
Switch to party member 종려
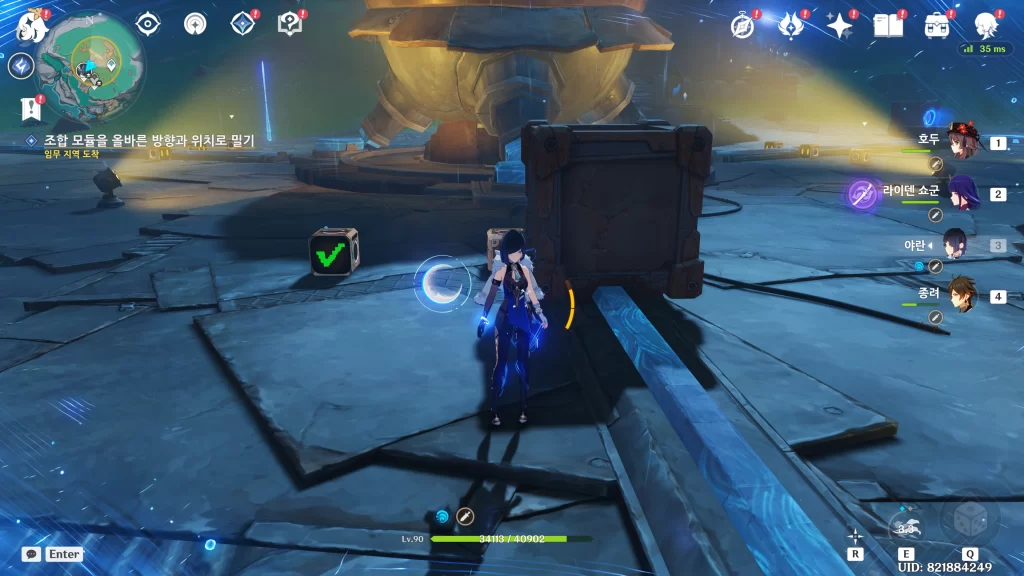pos(961,296)
